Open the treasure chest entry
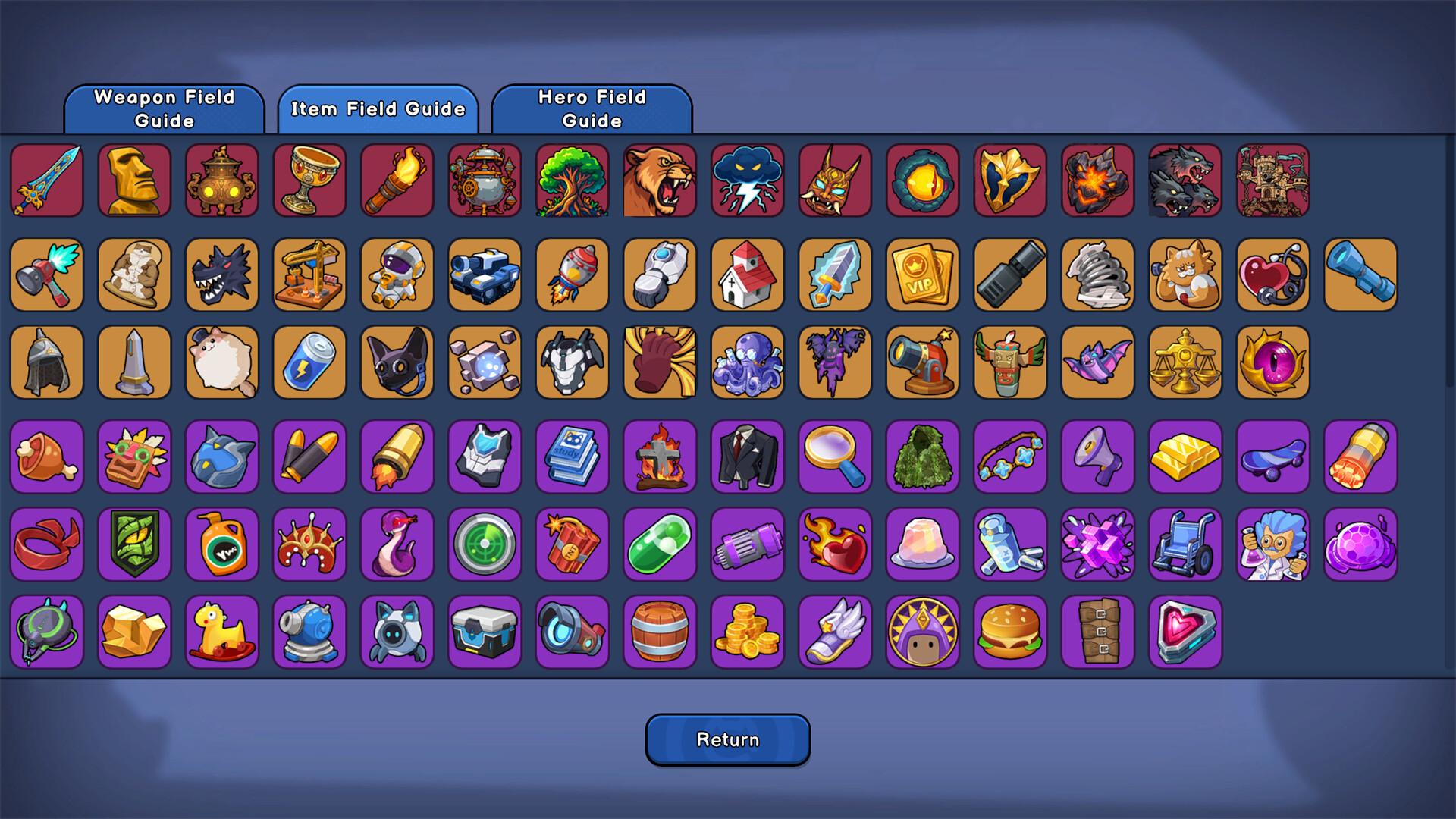Image resolution: width=1456 pixels, height=819 pixels. tap(485, 632)
